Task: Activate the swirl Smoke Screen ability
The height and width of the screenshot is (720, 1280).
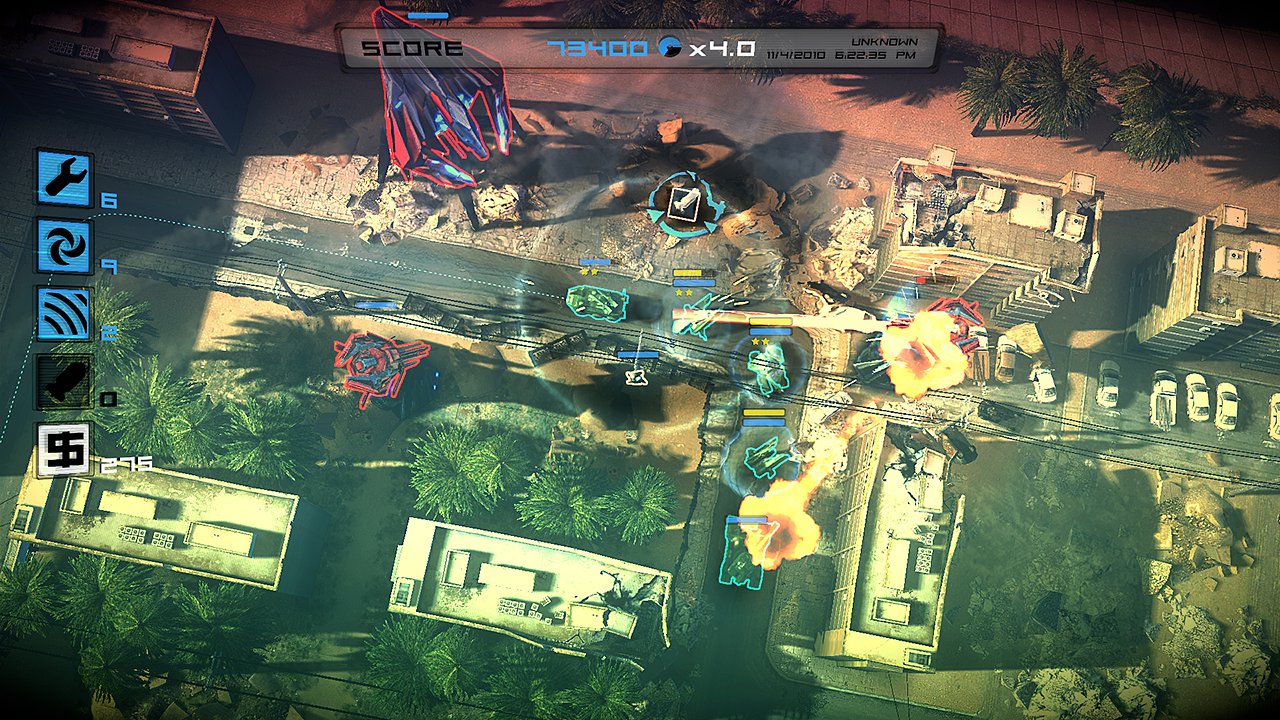Action: [65, 246]
